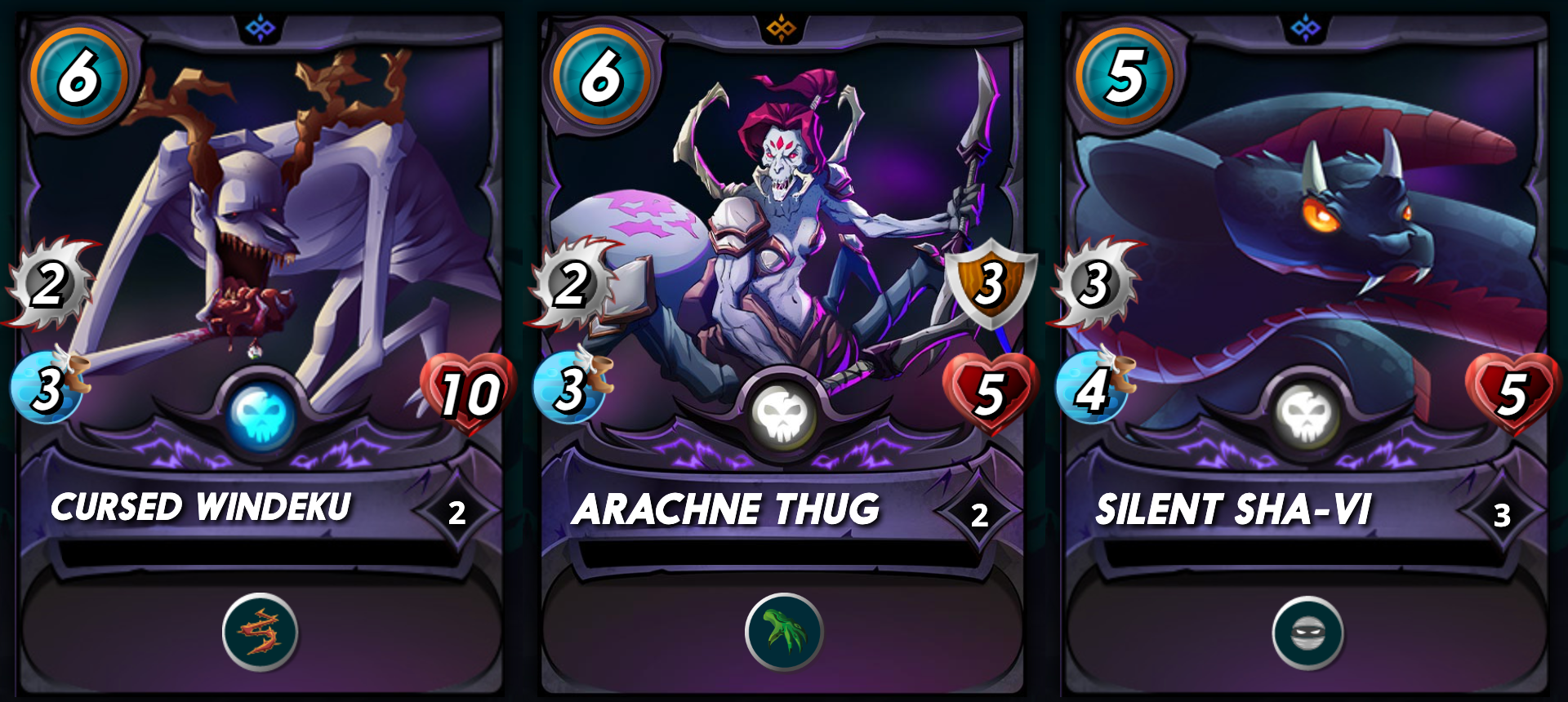Click the green Reach ability icon on Arachne Thug
This screenshot has width=1568, height=702.
click(x=782, y=632)
